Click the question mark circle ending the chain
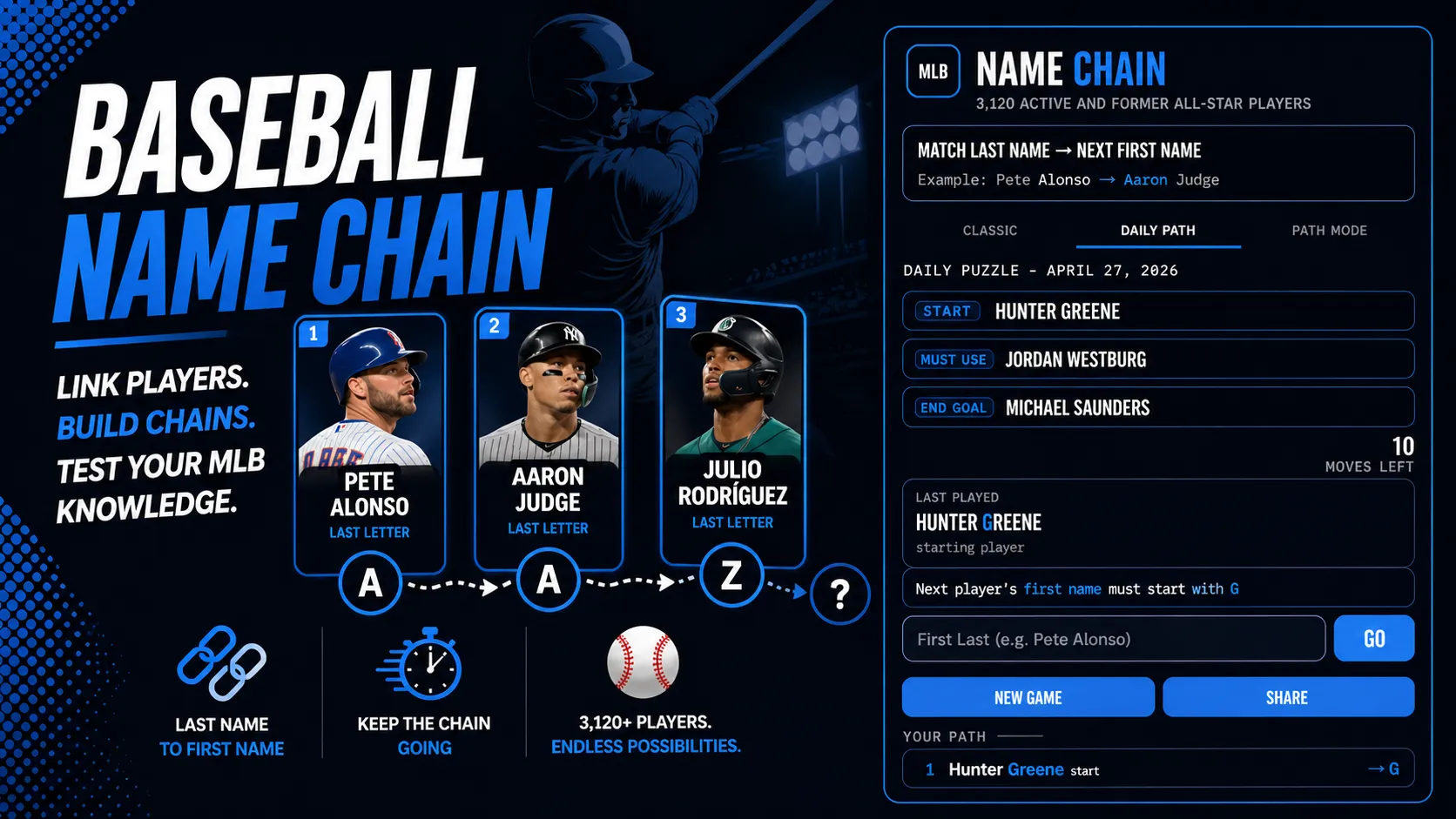Viewport: 1456px width, 819px height. [839, 594]
